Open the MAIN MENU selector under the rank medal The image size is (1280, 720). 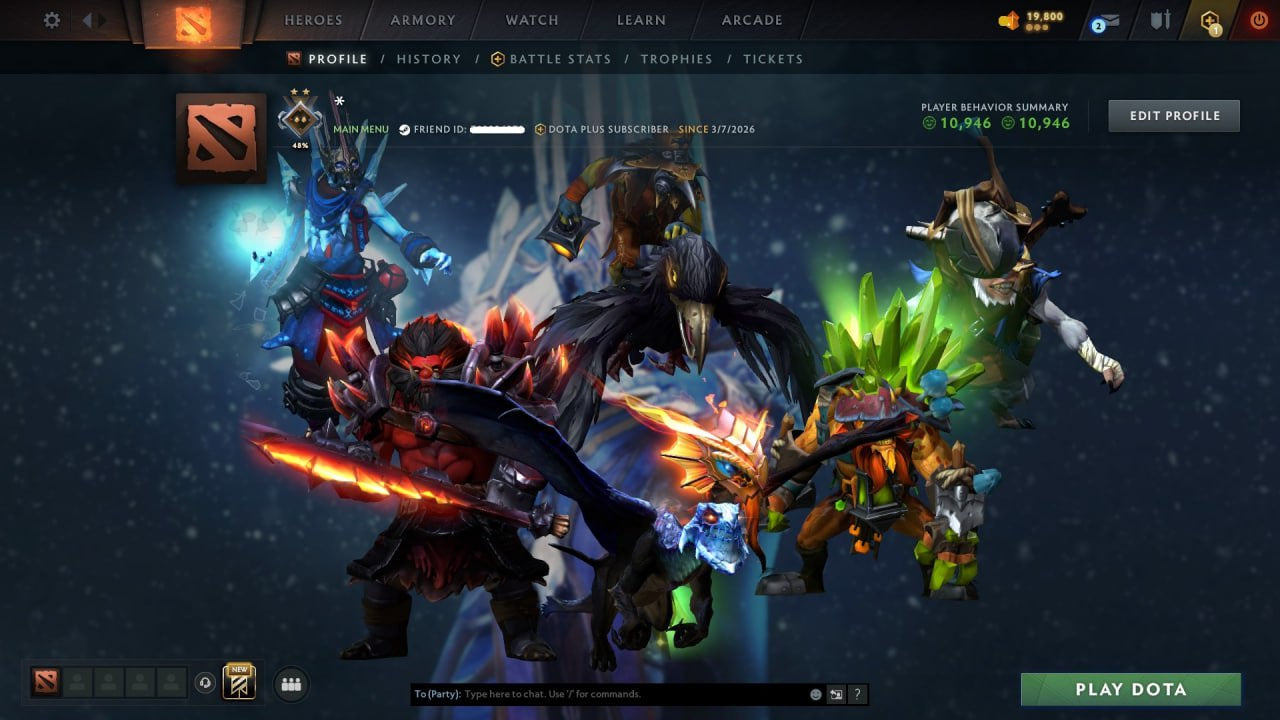pos(360,128)
